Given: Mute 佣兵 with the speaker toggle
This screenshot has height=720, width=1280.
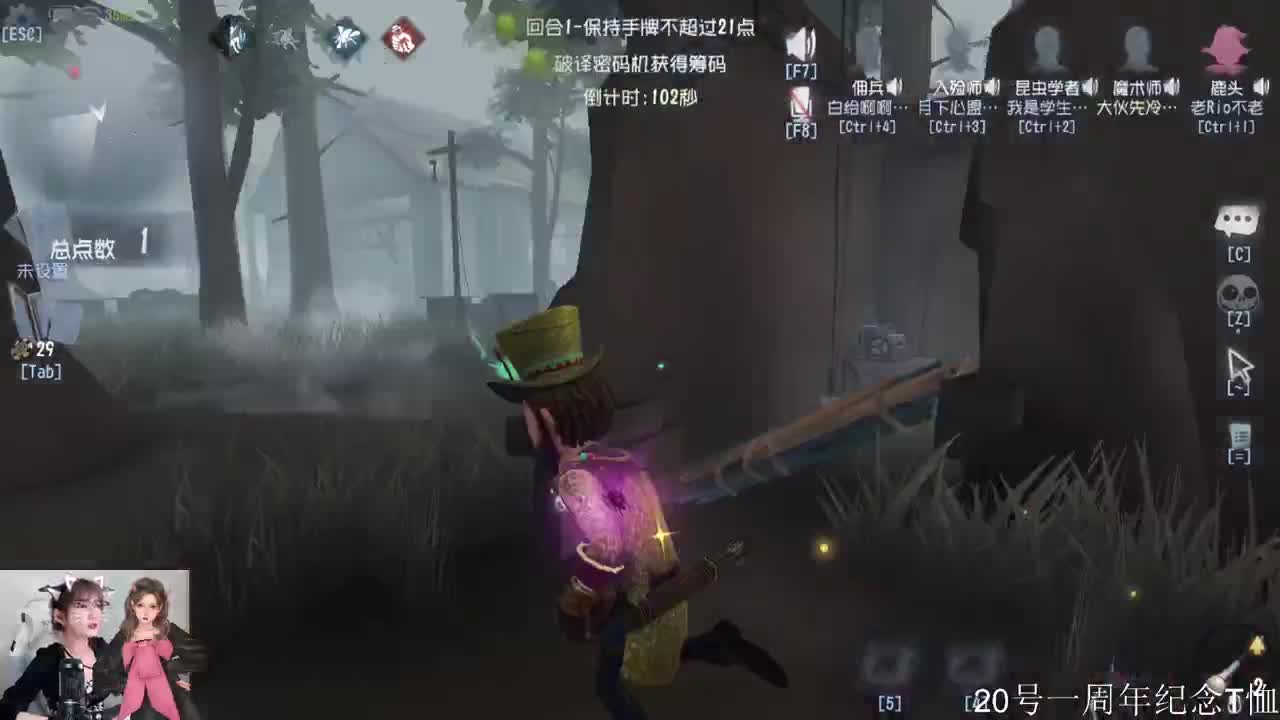Looking at the screenshot, I should [x=897, y=86].
